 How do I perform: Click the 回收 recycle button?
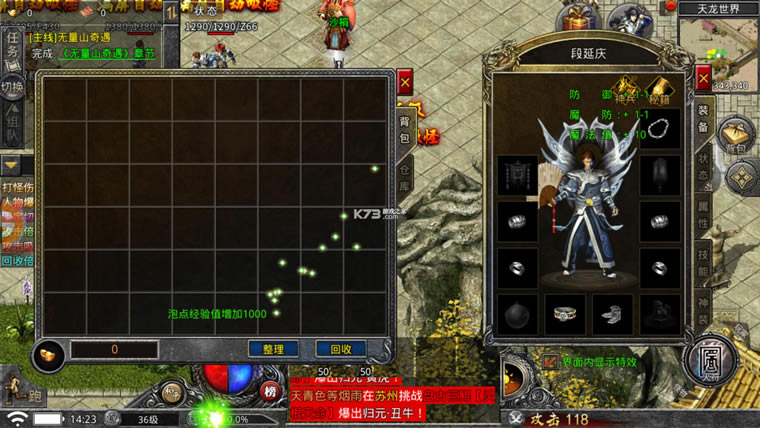(x=340, y=349)
